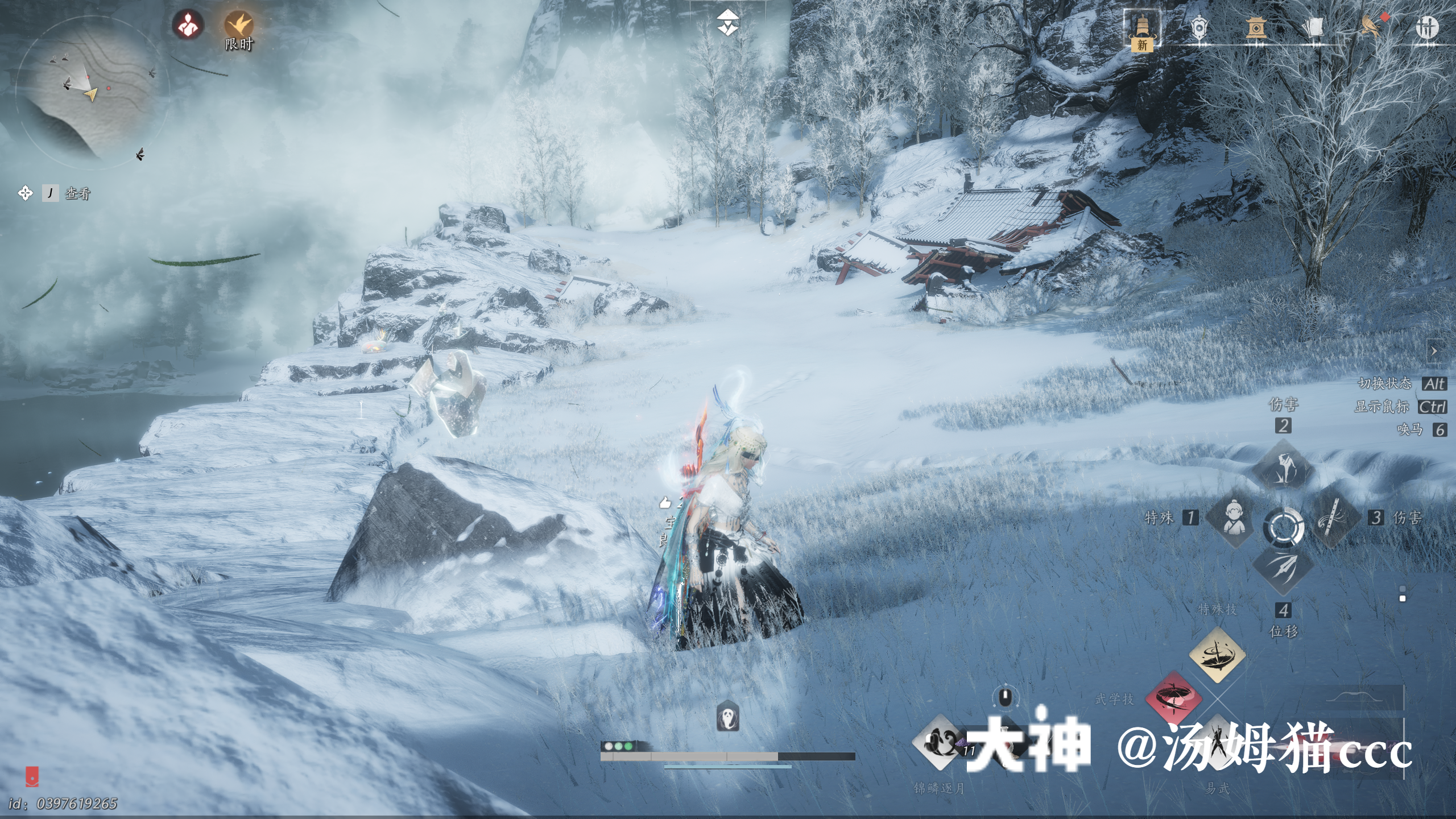Click the red character silhouette icon
The height and width of the screenshot is (819, 1456).
click(188, 25)
